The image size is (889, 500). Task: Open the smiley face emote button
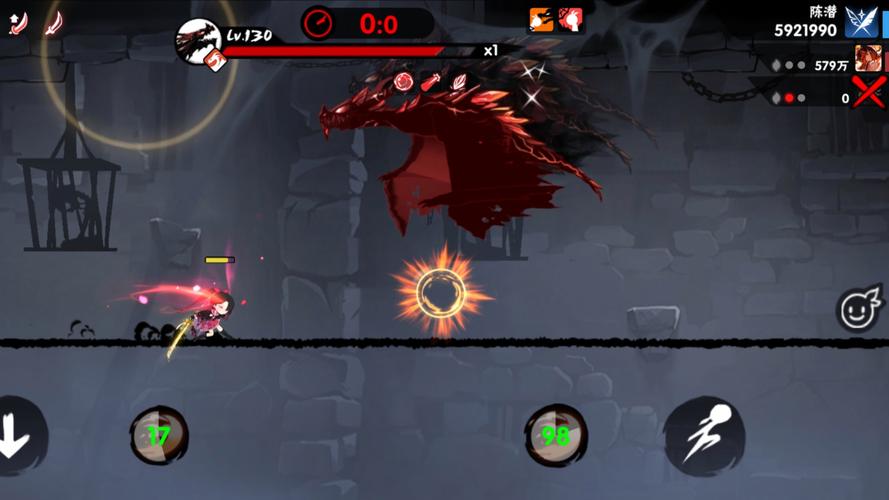[859, 310]
